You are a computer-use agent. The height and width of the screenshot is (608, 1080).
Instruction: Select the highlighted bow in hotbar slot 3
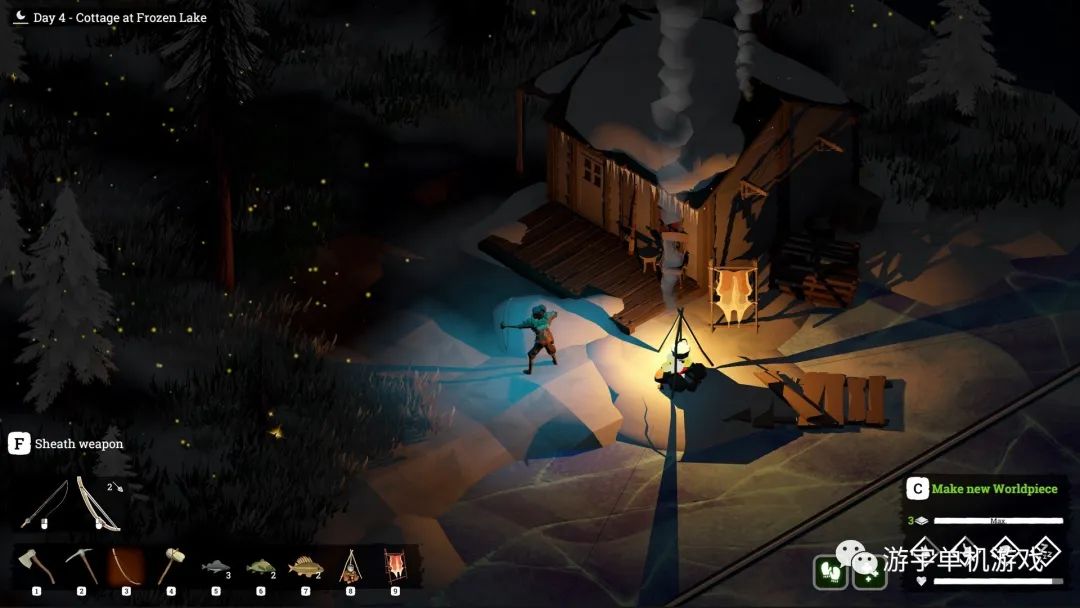pyautogui.click(x=126, y=567)
